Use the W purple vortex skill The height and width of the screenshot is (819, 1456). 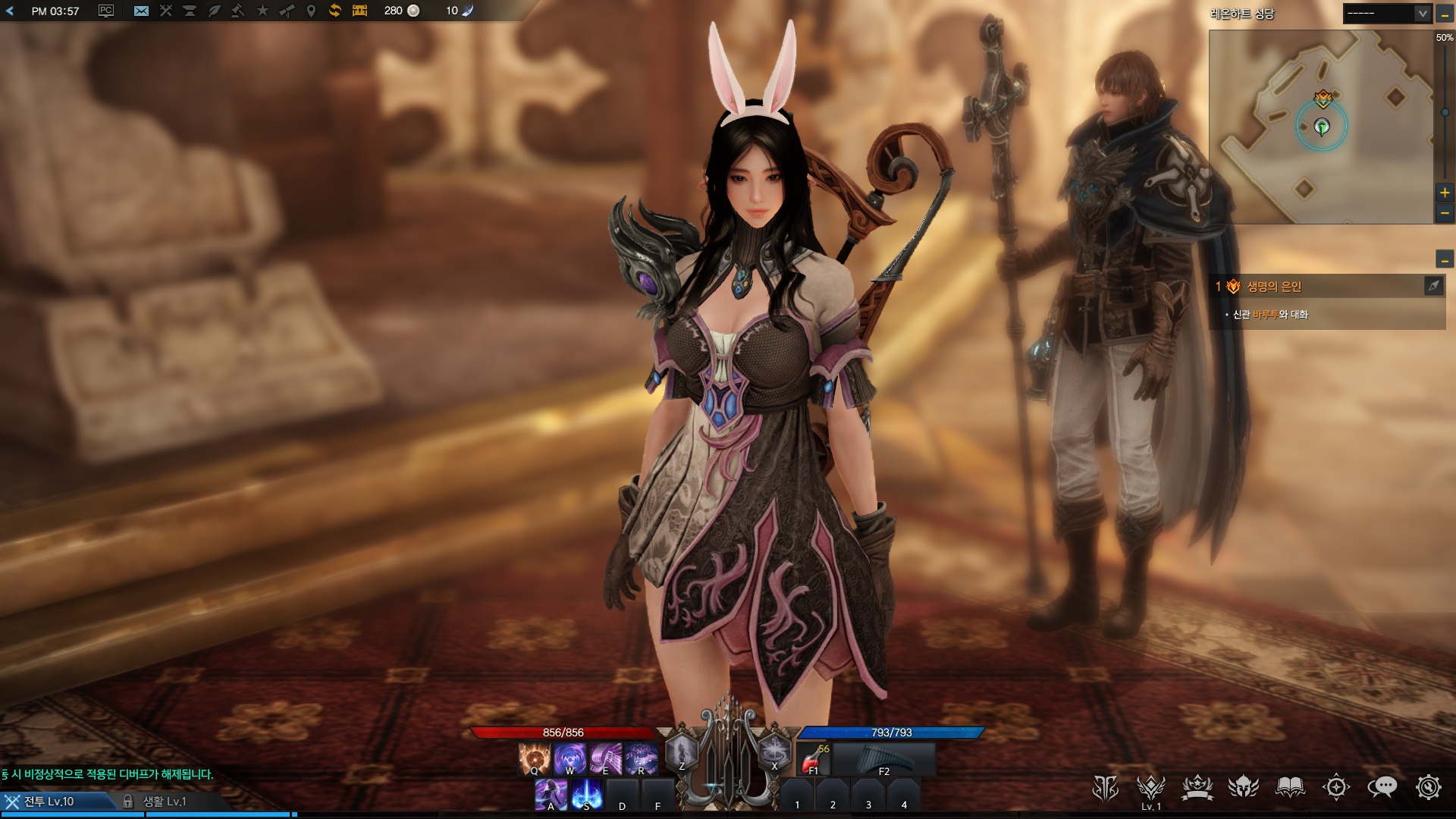click(570, 758)
